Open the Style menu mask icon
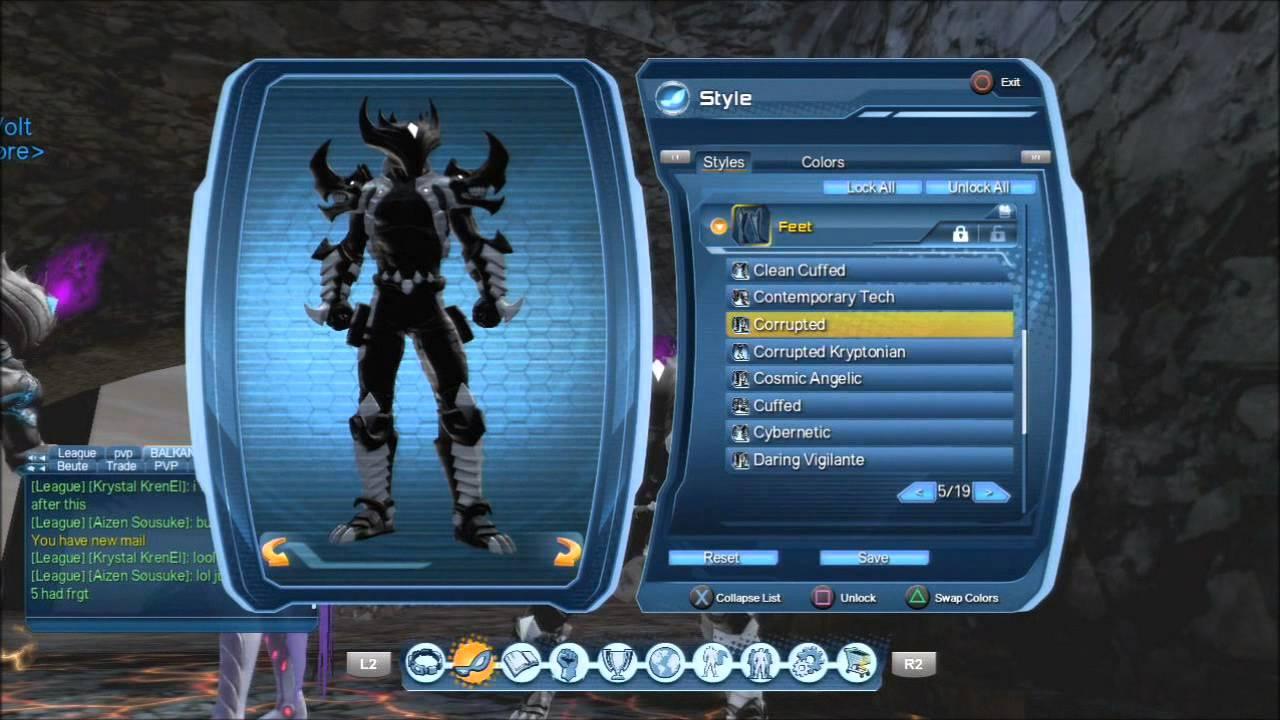Image resolution: width=1280 pixels, height=720 pixels. click(474, 663)
